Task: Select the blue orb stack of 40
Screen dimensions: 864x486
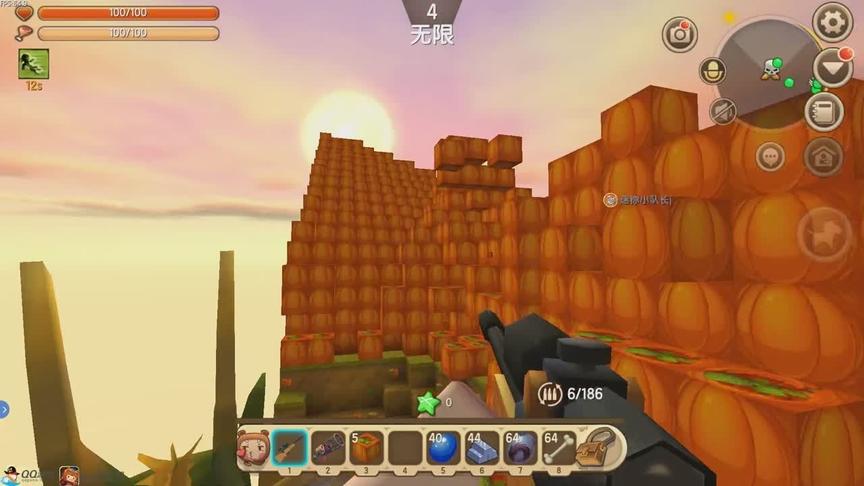Action: point(443,447)
